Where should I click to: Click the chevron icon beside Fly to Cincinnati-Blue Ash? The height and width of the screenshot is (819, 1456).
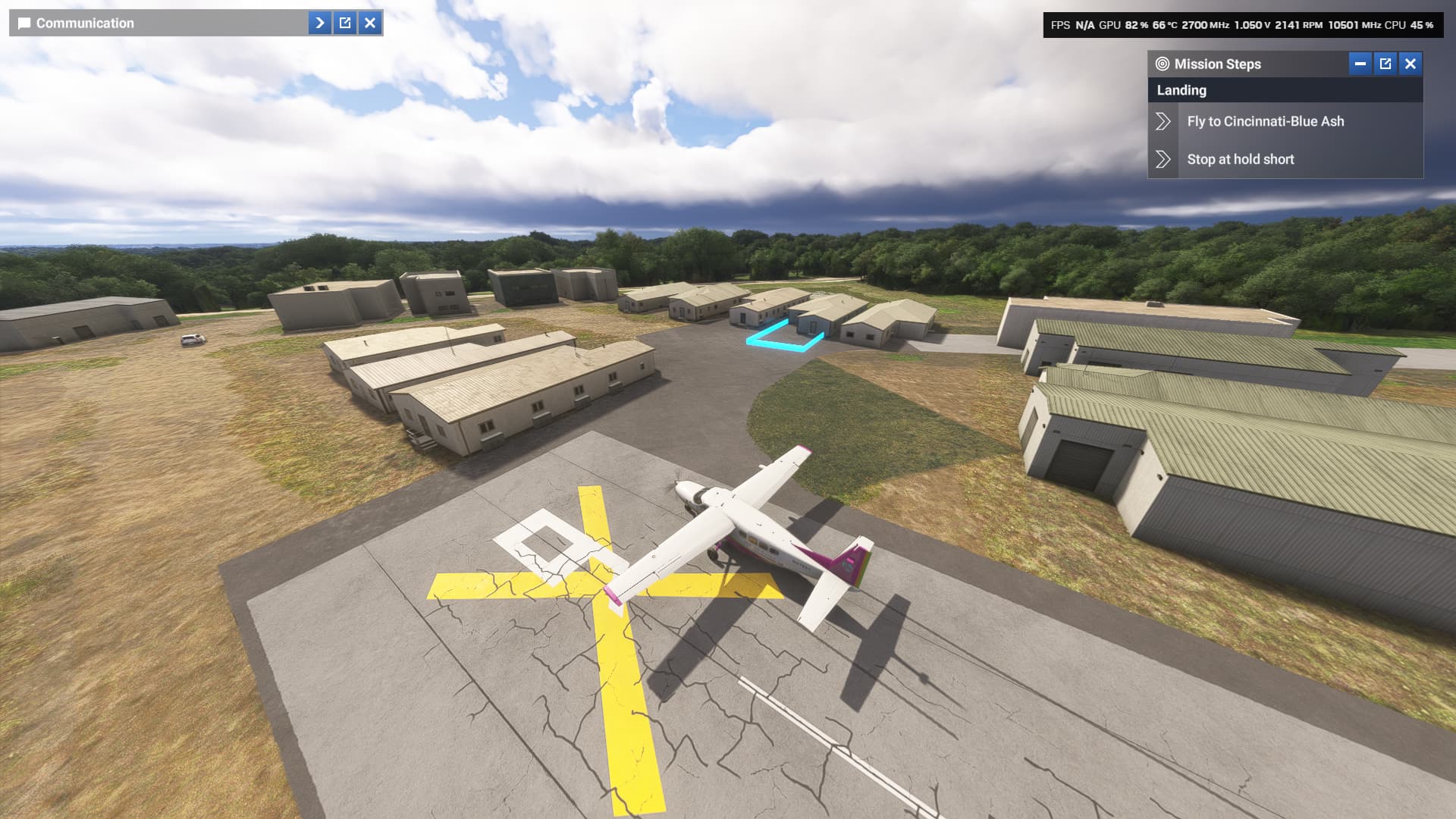coord(1163,121)
